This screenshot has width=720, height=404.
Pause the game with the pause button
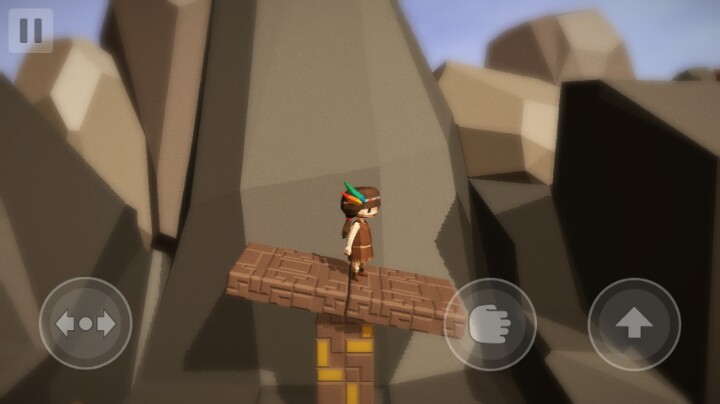[30, 30]
